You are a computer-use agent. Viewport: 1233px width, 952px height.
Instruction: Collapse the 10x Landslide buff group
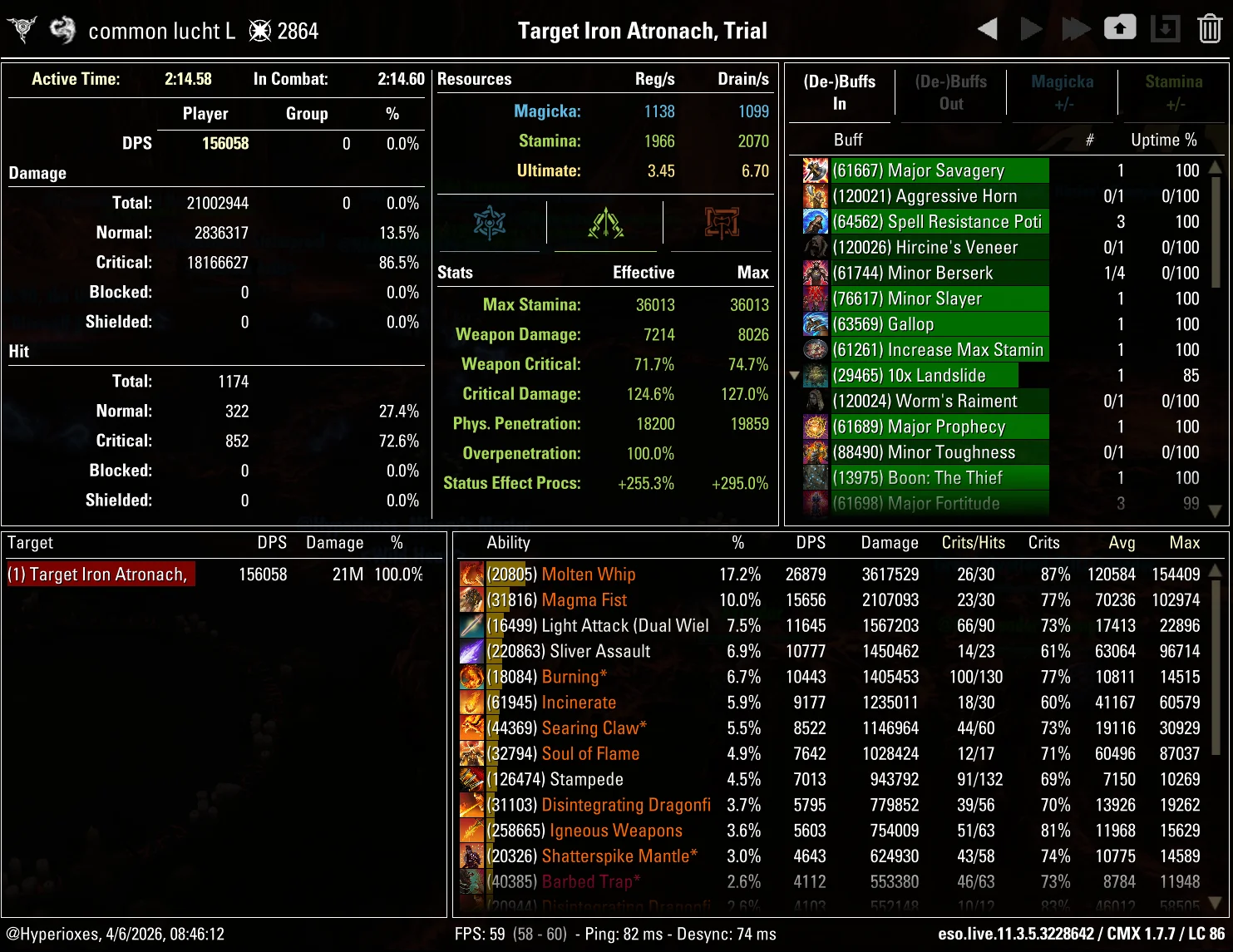click(x=794, y=375)
